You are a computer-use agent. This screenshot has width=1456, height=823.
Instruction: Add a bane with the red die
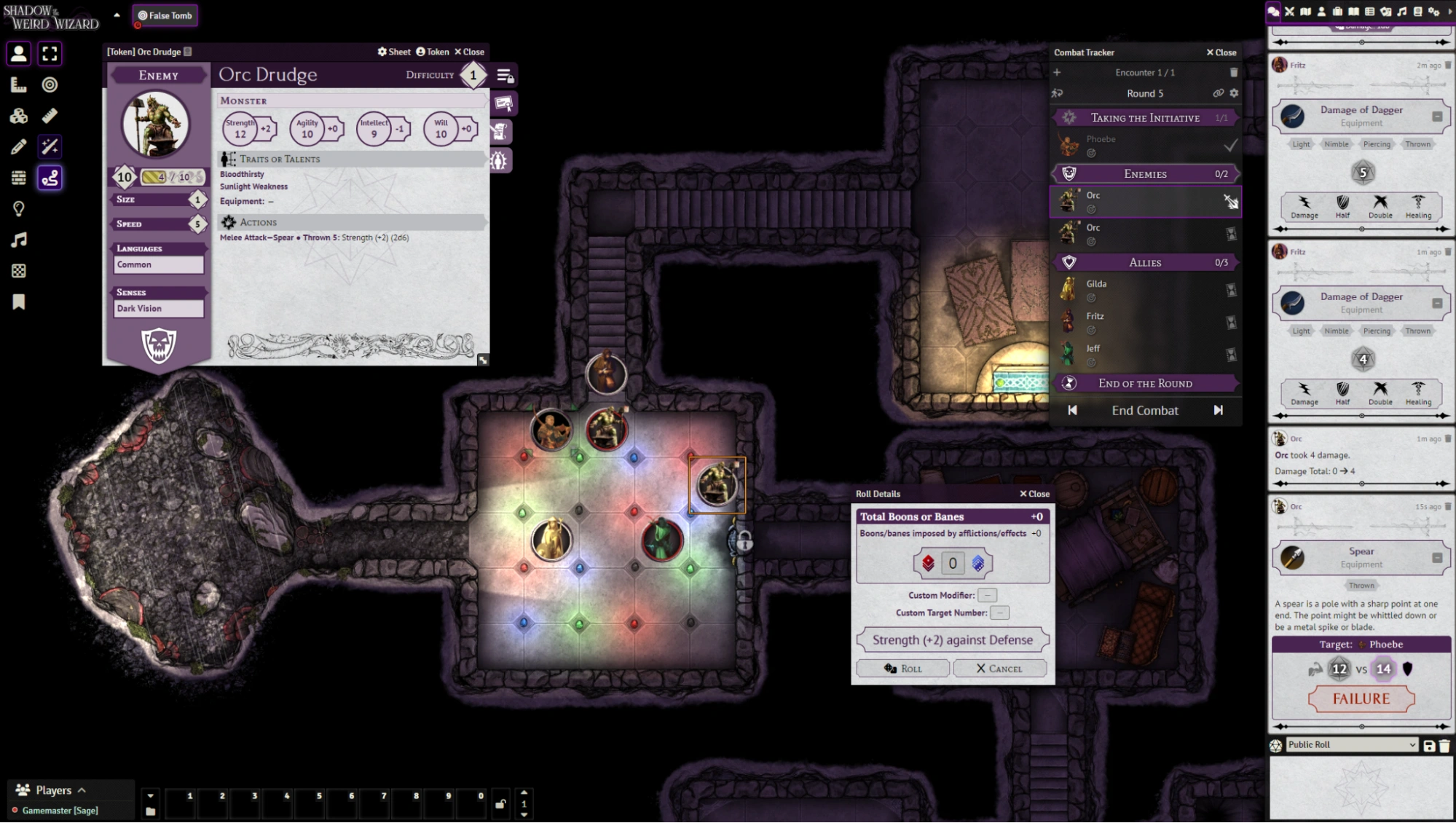click(928, 563)
